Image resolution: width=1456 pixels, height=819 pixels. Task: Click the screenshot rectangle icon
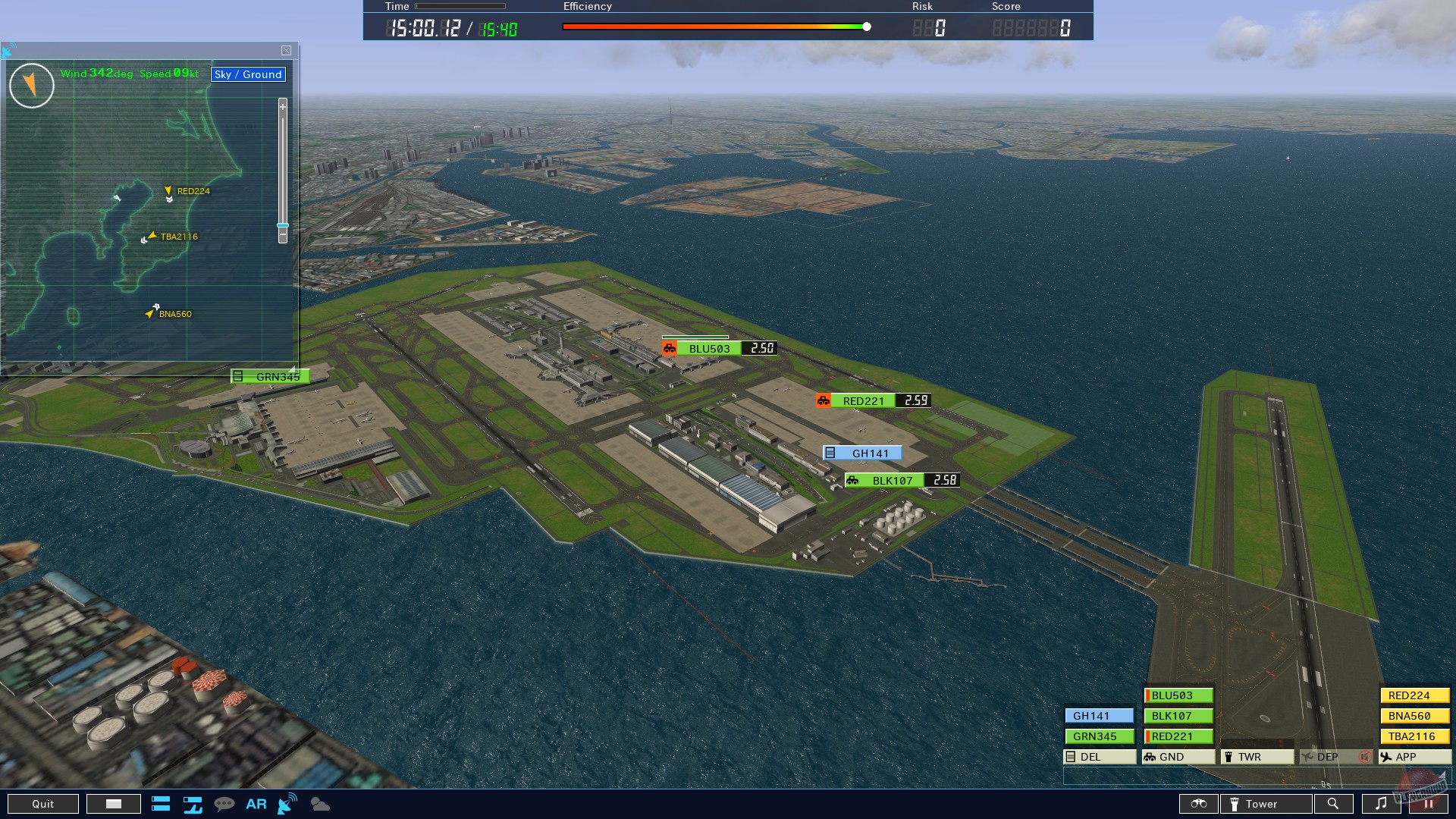114,803
